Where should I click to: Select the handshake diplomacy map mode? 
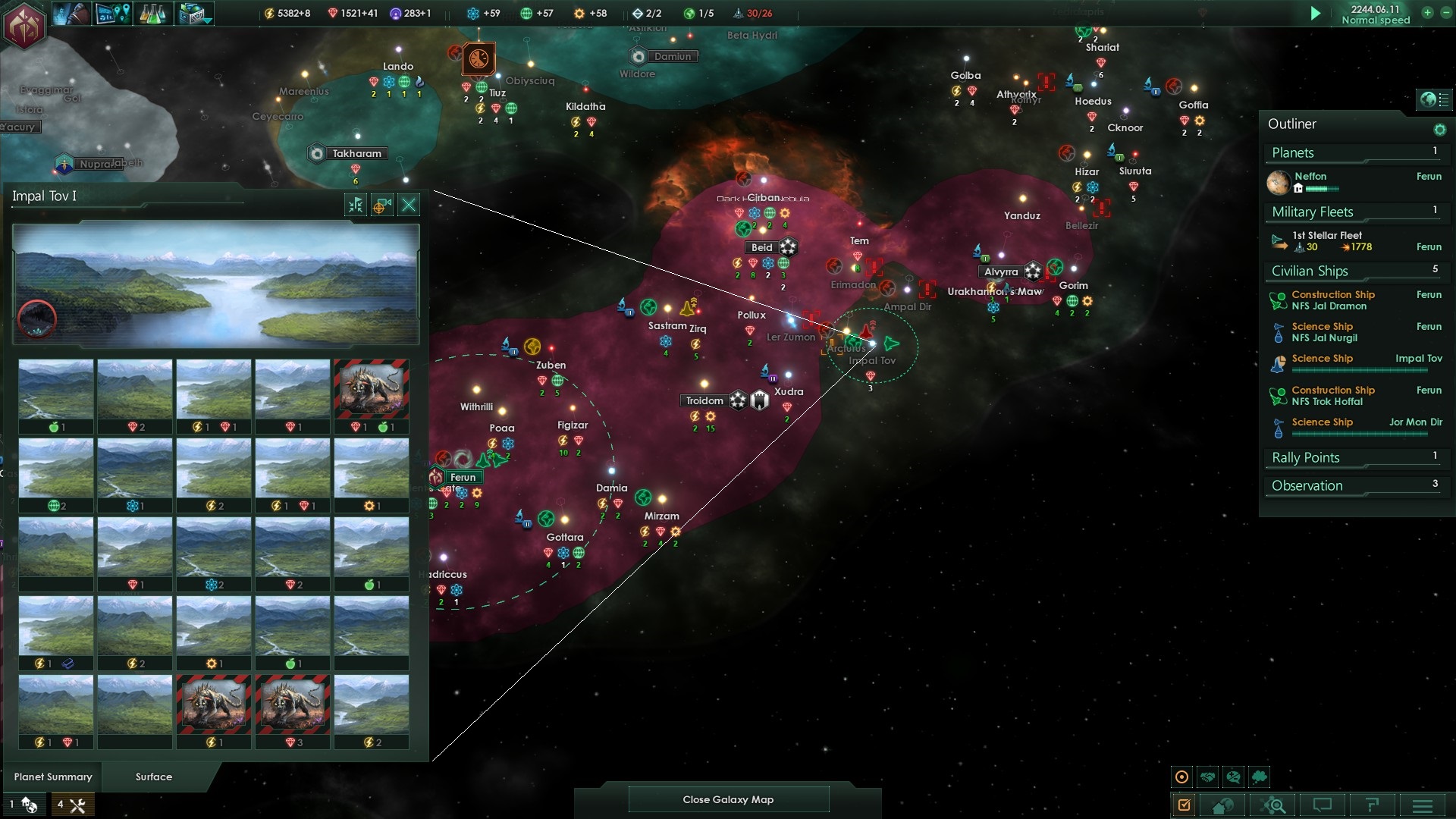1208,777
